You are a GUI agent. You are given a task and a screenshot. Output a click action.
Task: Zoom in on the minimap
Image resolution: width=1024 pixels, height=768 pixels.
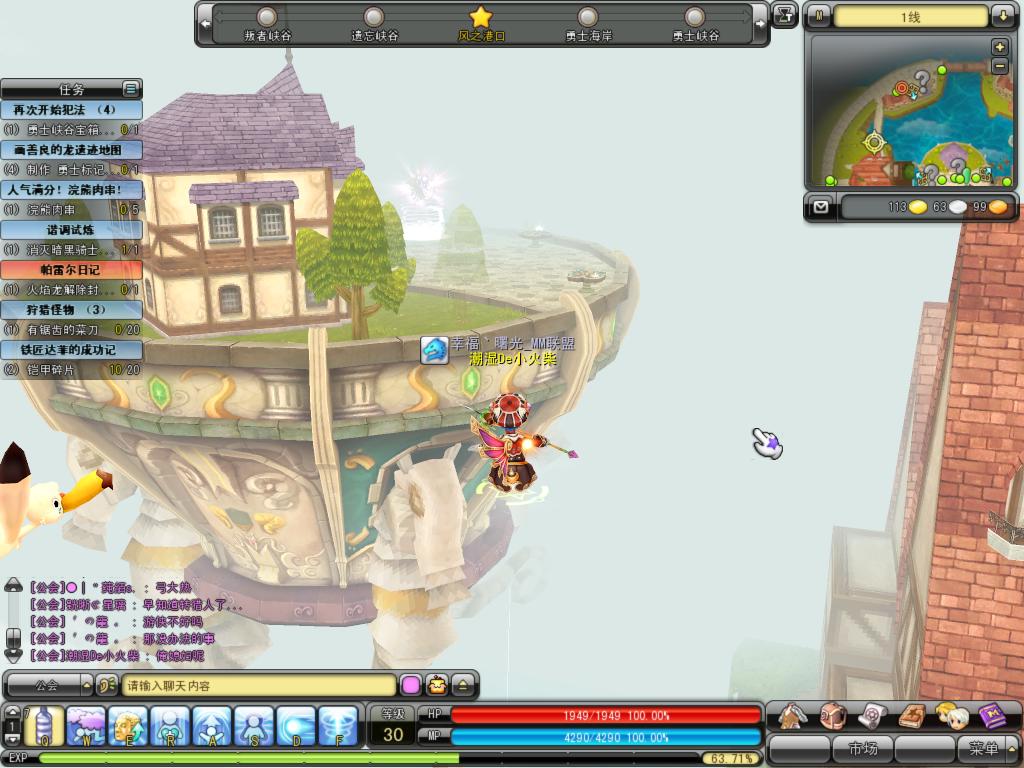pyautogui.click(x=999, y=47)
